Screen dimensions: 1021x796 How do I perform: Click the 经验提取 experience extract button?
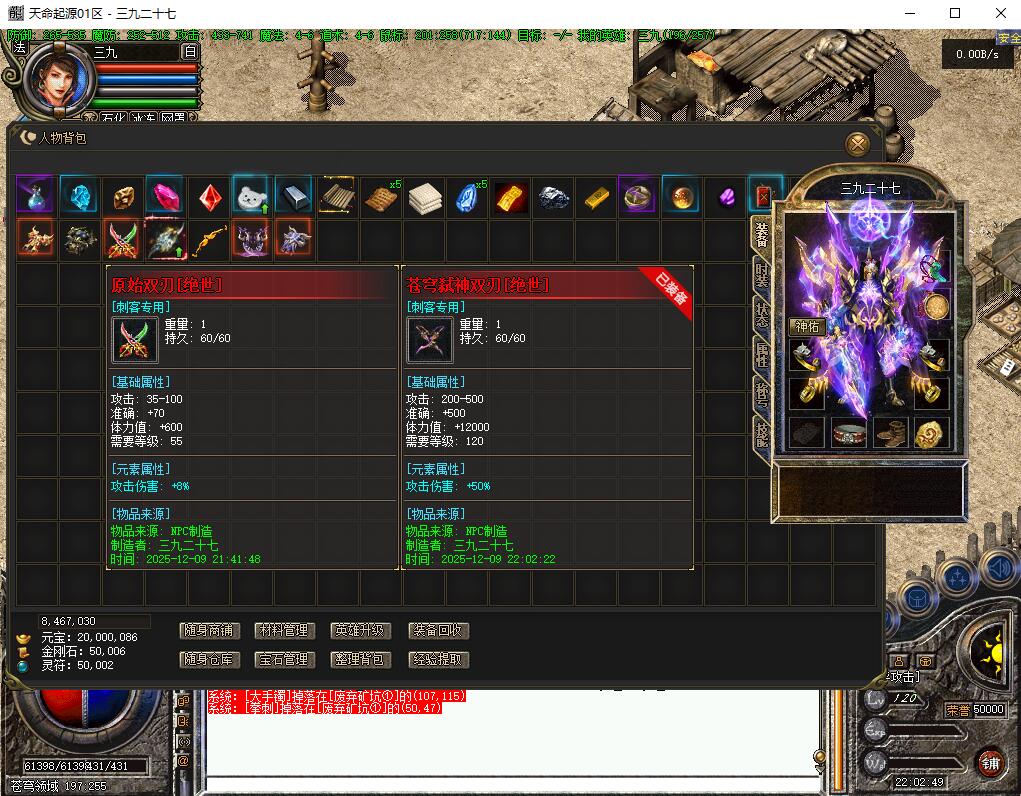[x=438, y=660]
